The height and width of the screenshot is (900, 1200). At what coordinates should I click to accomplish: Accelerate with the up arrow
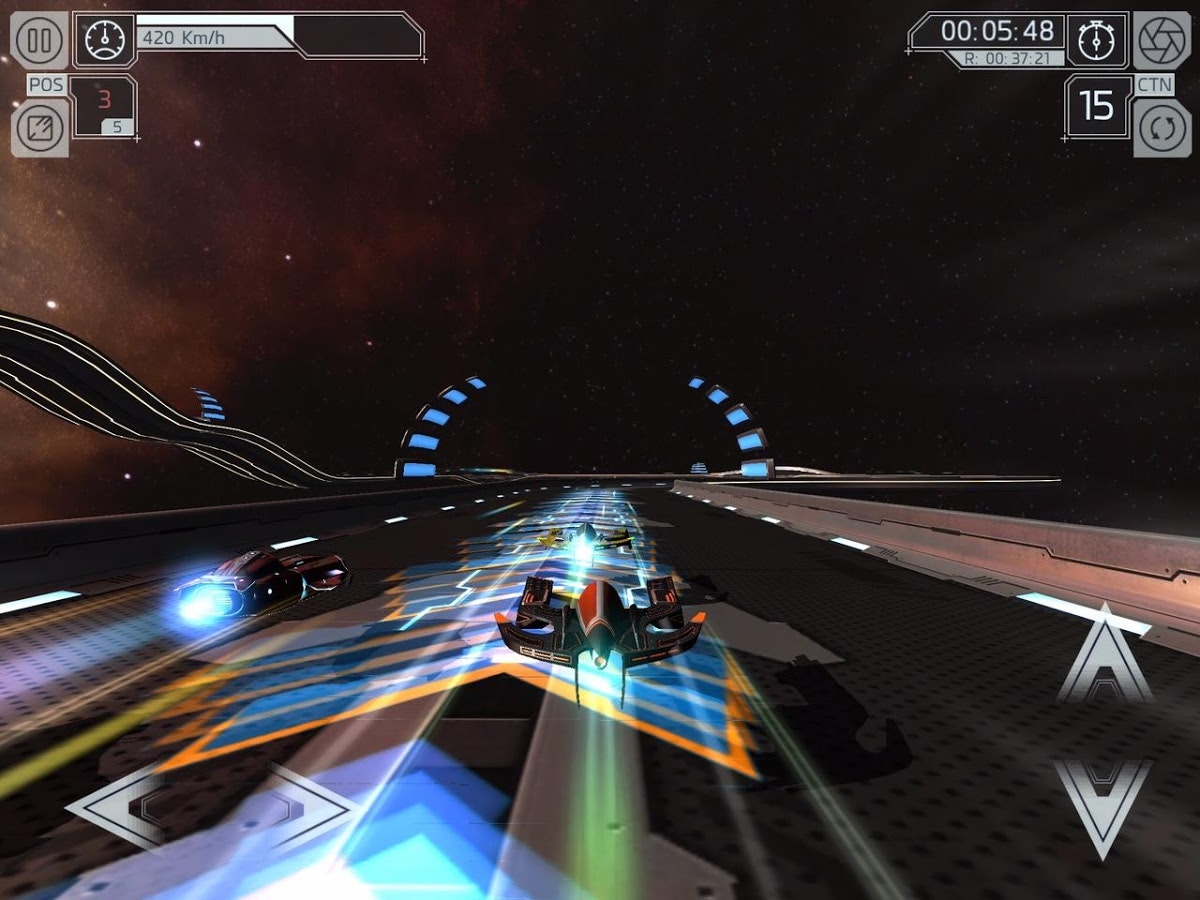[1103, 657]
